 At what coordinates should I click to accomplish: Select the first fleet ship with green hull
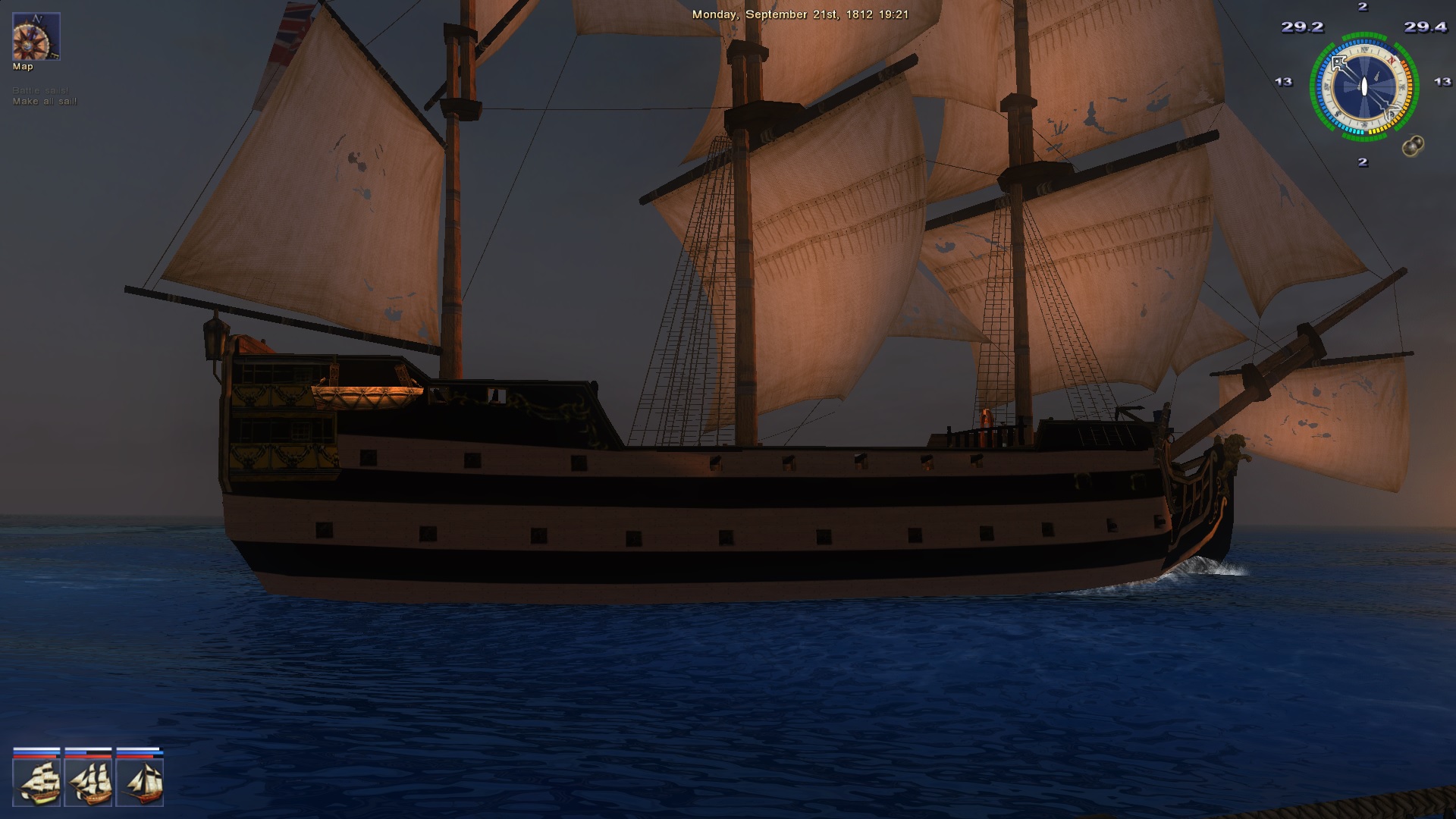click(36, 782)
